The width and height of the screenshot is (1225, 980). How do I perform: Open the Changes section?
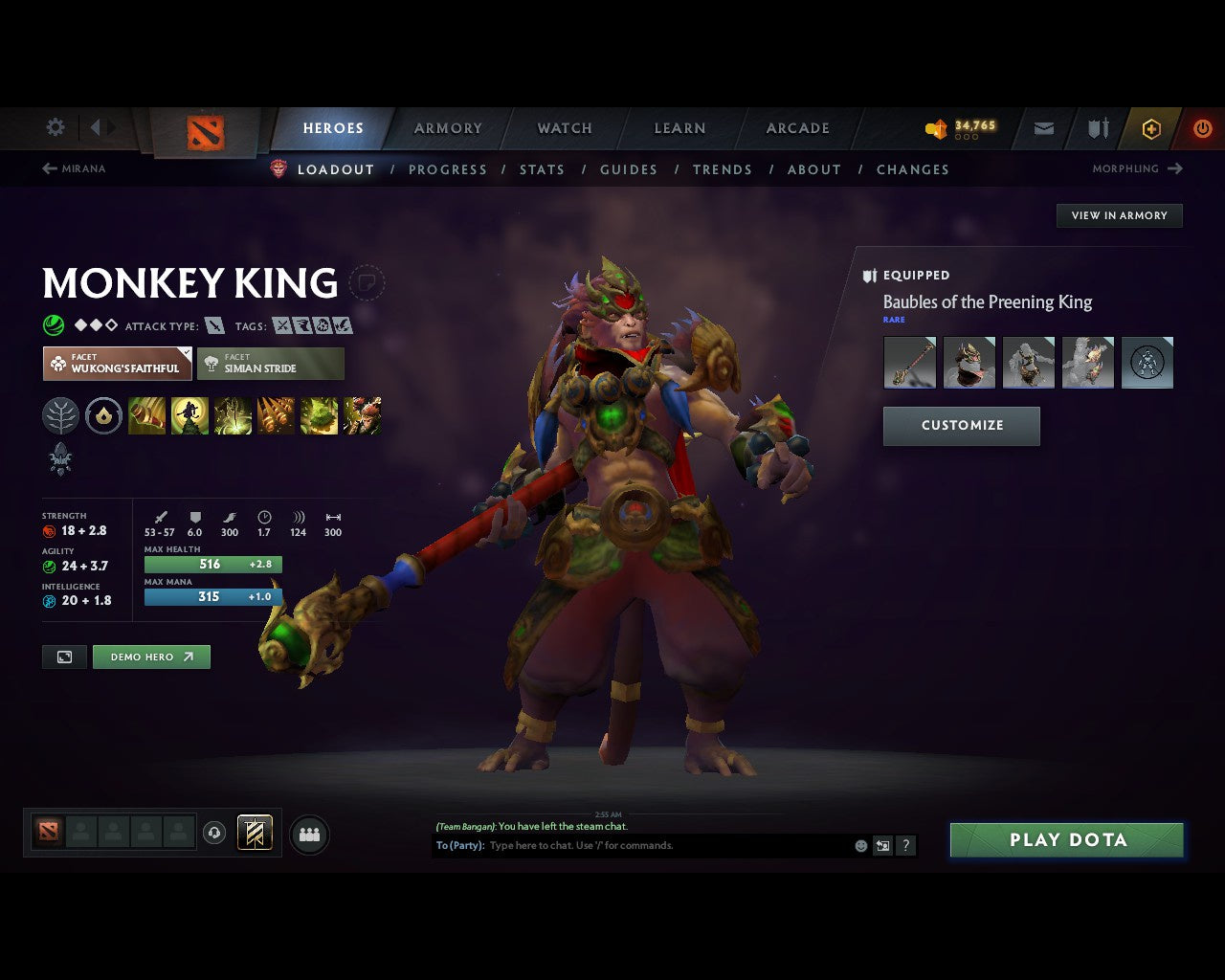pos(912,169)
